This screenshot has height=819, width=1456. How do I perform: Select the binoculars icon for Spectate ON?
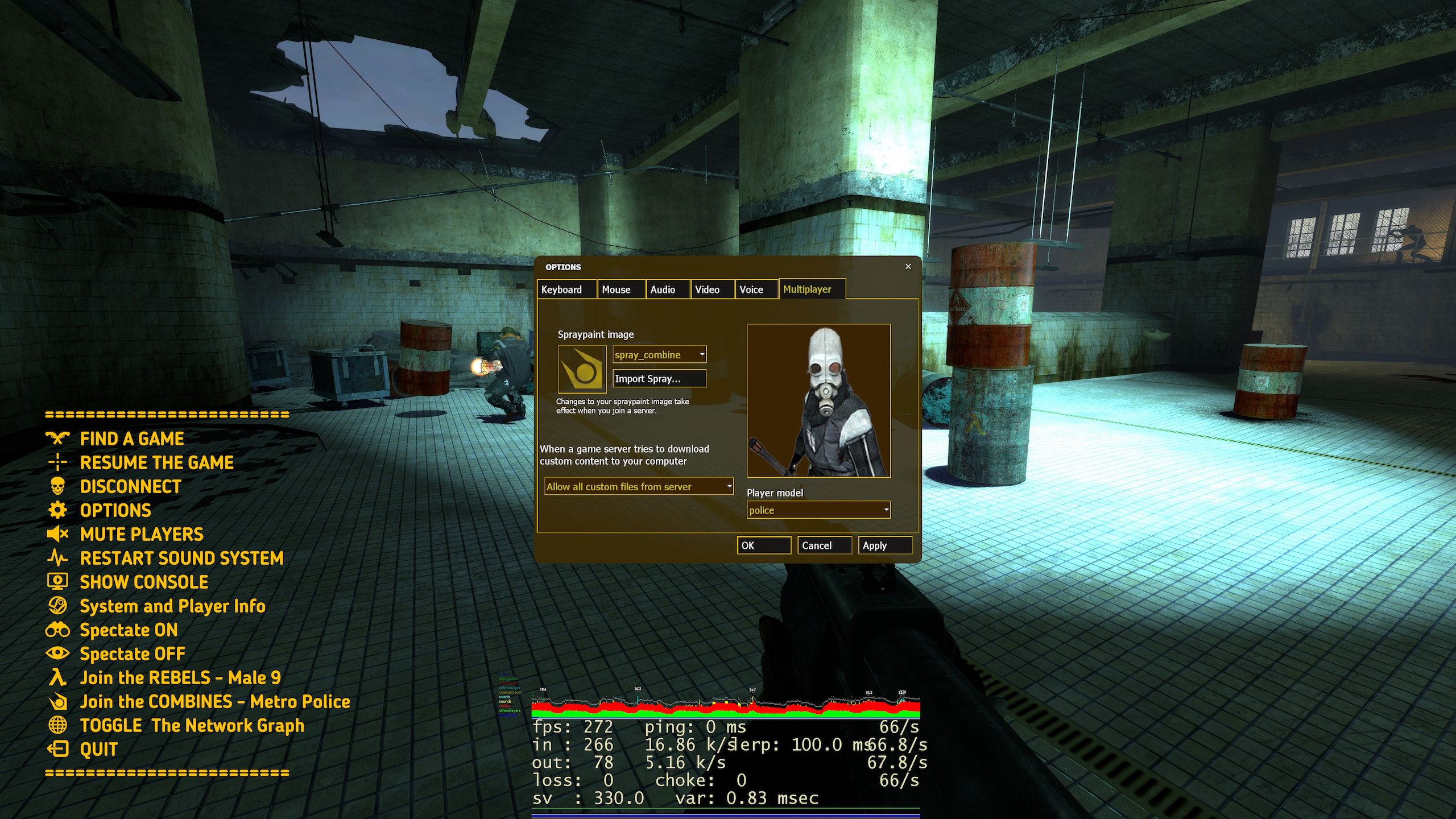tap(57, 630)
